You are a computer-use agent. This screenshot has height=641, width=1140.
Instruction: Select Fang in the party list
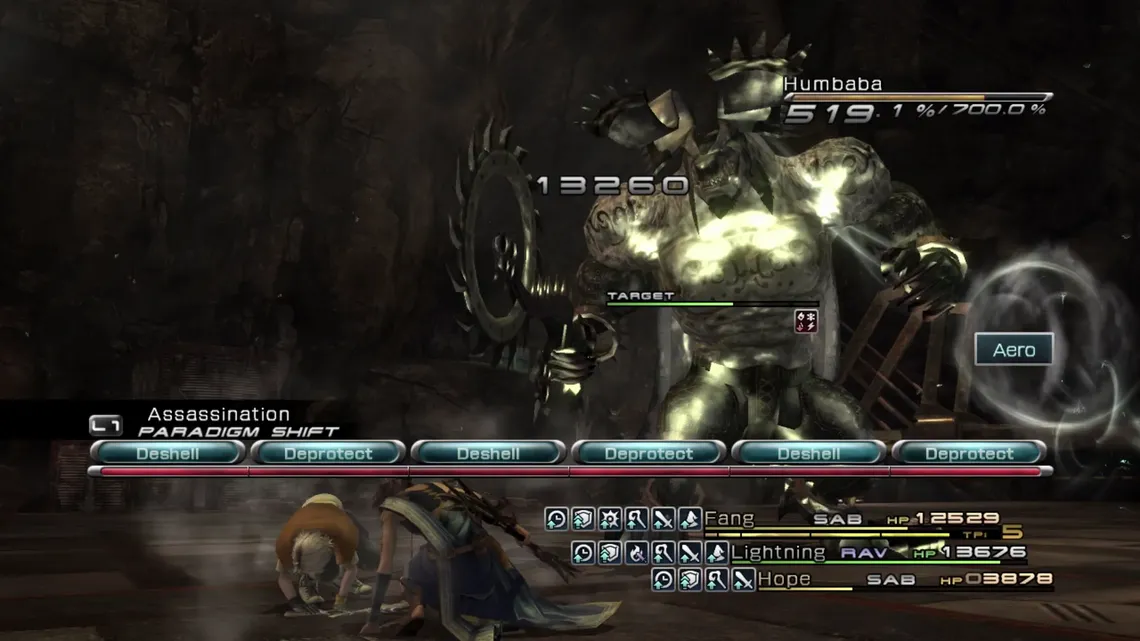click(x=729, y=519)
